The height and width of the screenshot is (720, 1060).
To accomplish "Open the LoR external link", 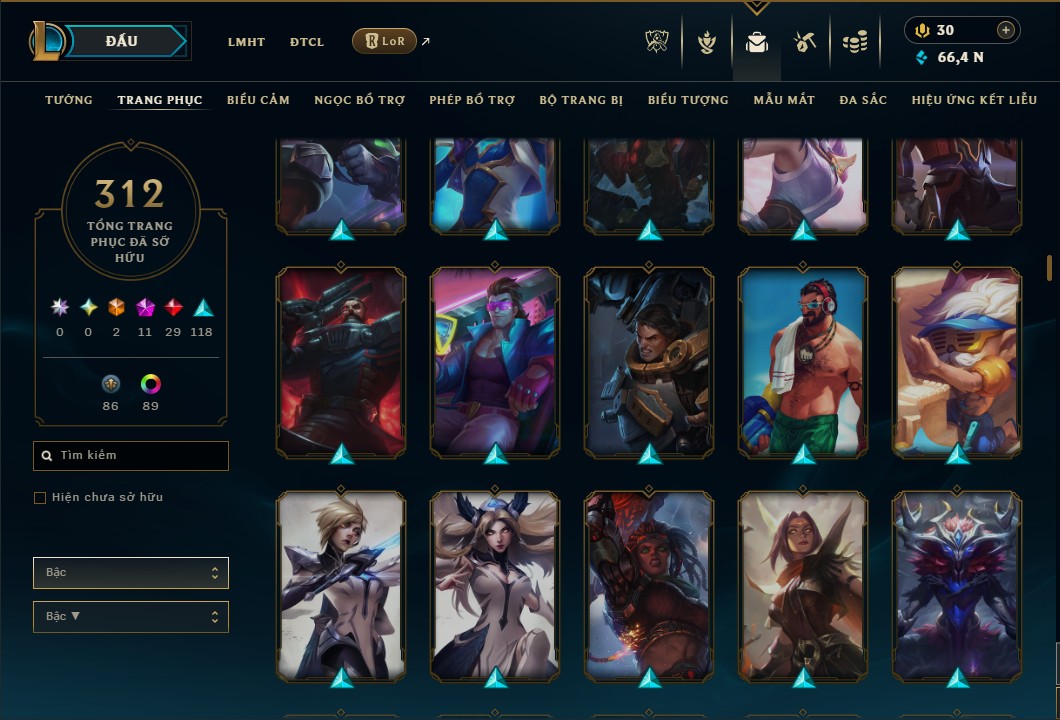I will tap(385, 41).
